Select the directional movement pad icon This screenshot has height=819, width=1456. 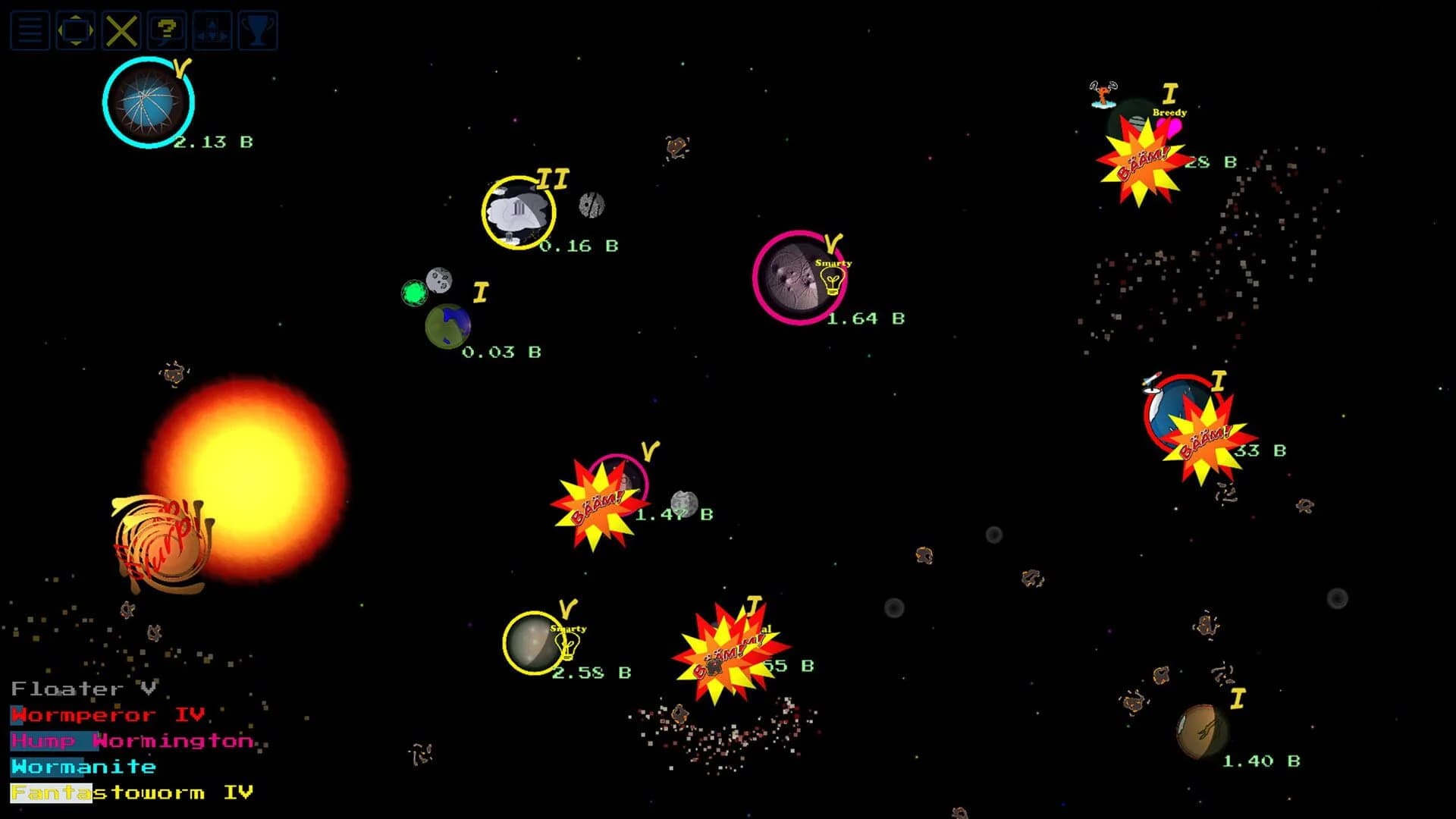tap(211, 30)
